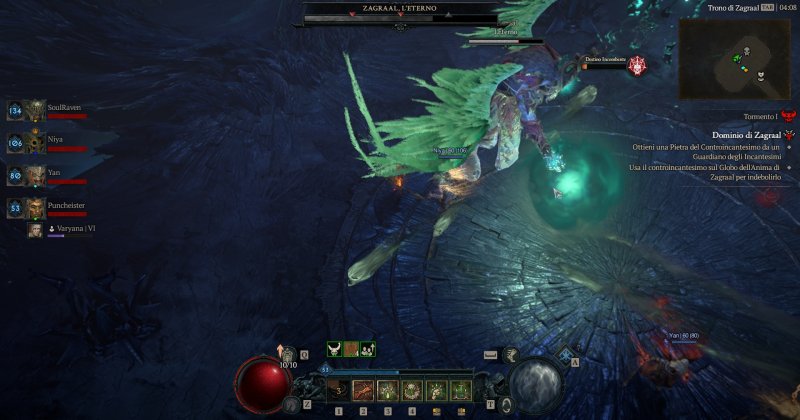Activate the second skill bar ability

click(363, 390)
